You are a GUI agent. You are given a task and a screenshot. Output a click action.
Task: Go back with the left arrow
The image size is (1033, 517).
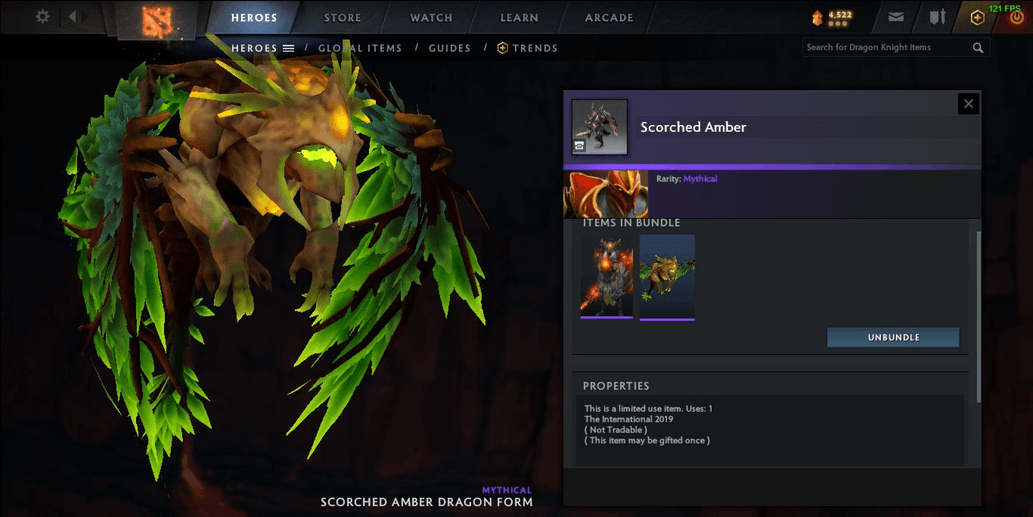[73, 17]
